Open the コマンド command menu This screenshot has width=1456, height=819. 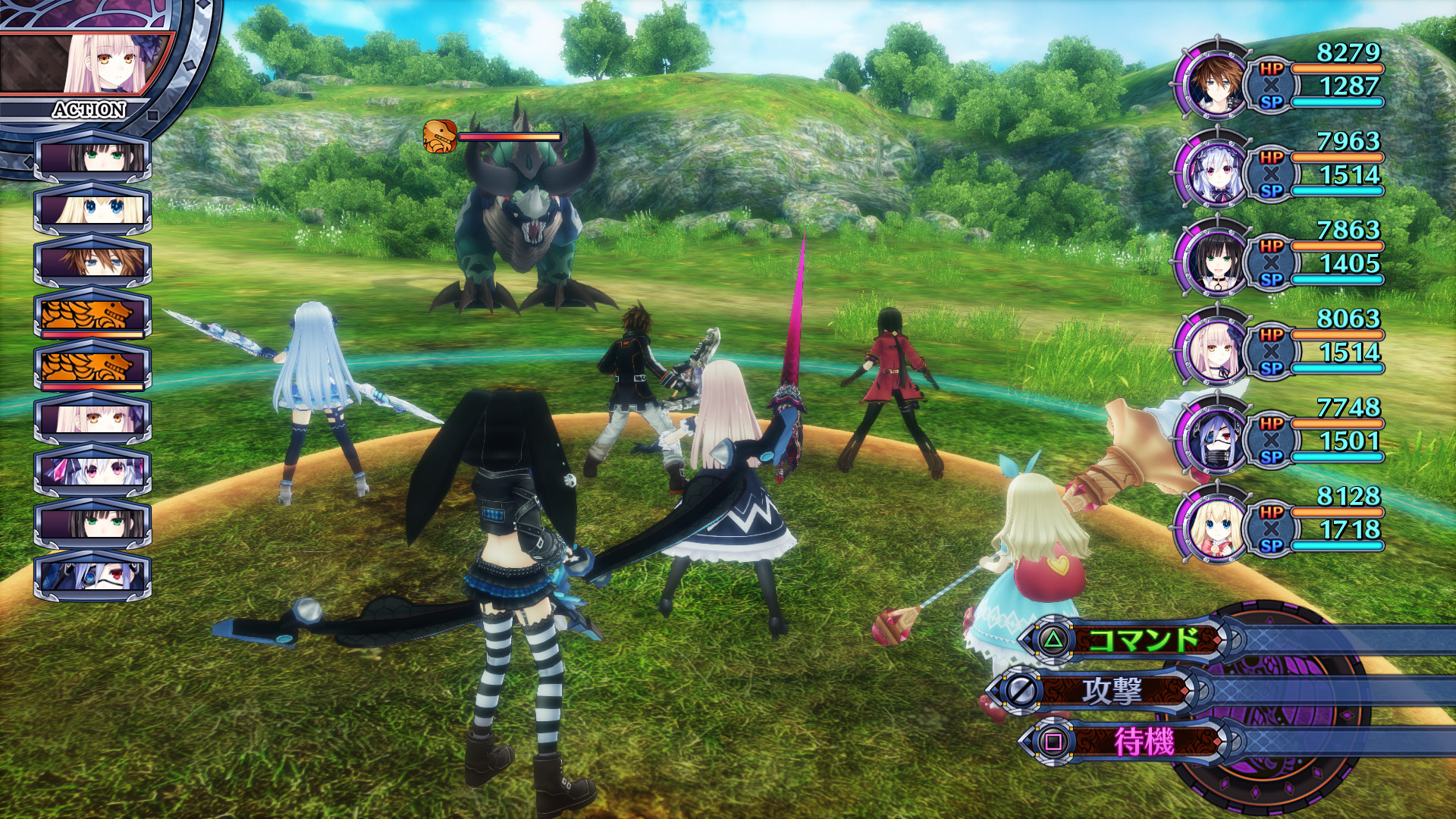1142,641
